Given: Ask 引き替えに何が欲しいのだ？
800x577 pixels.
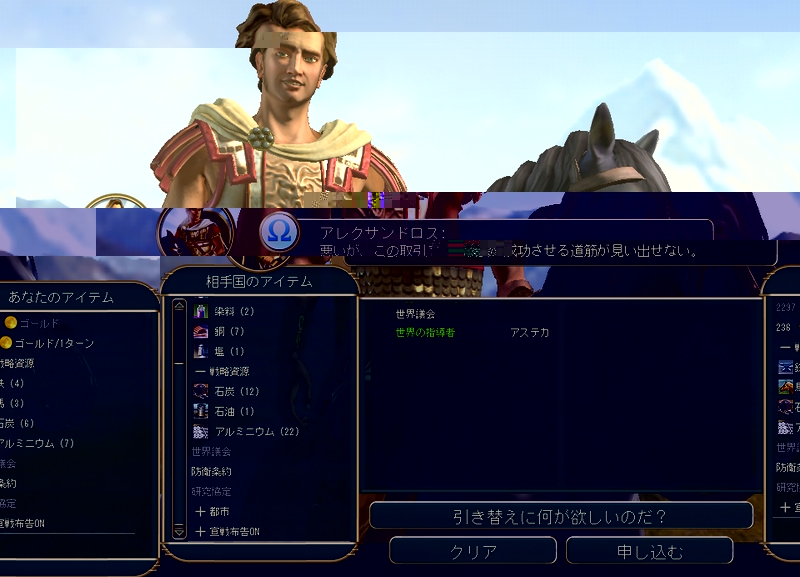Looking at the screenshot, I should 560,516.
